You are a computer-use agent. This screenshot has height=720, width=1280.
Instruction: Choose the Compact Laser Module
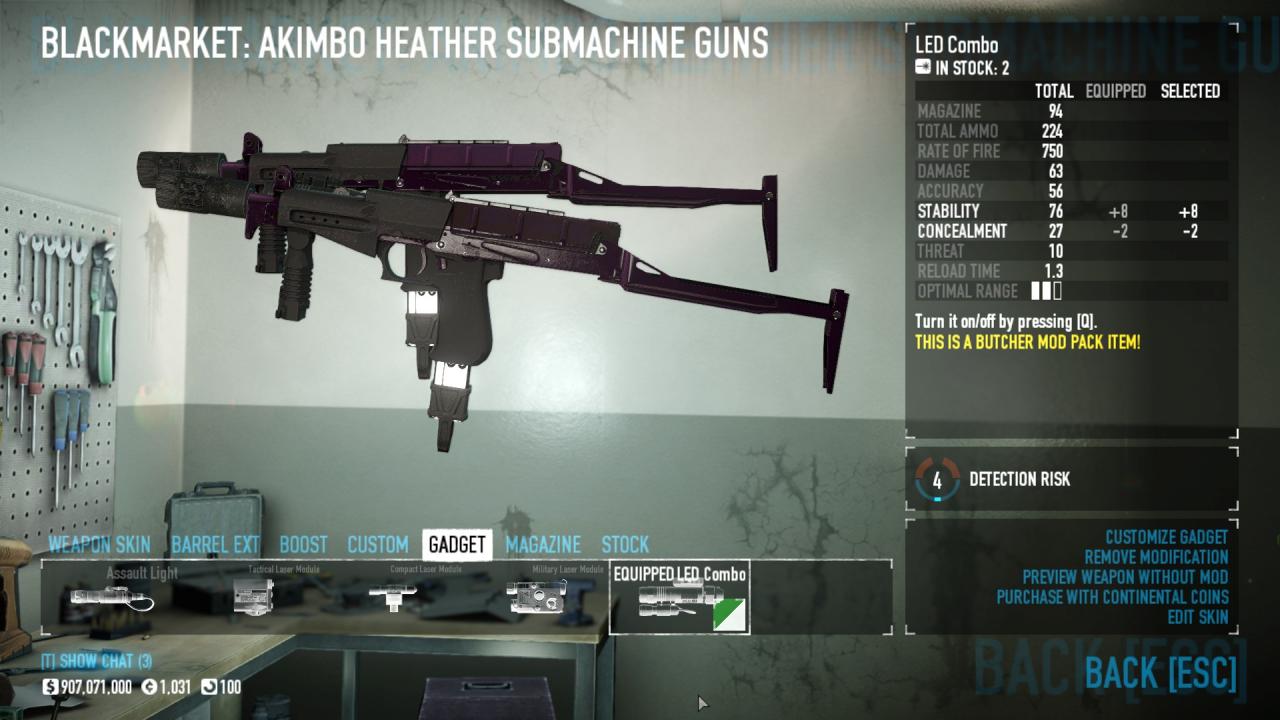(x=396, y=597)
